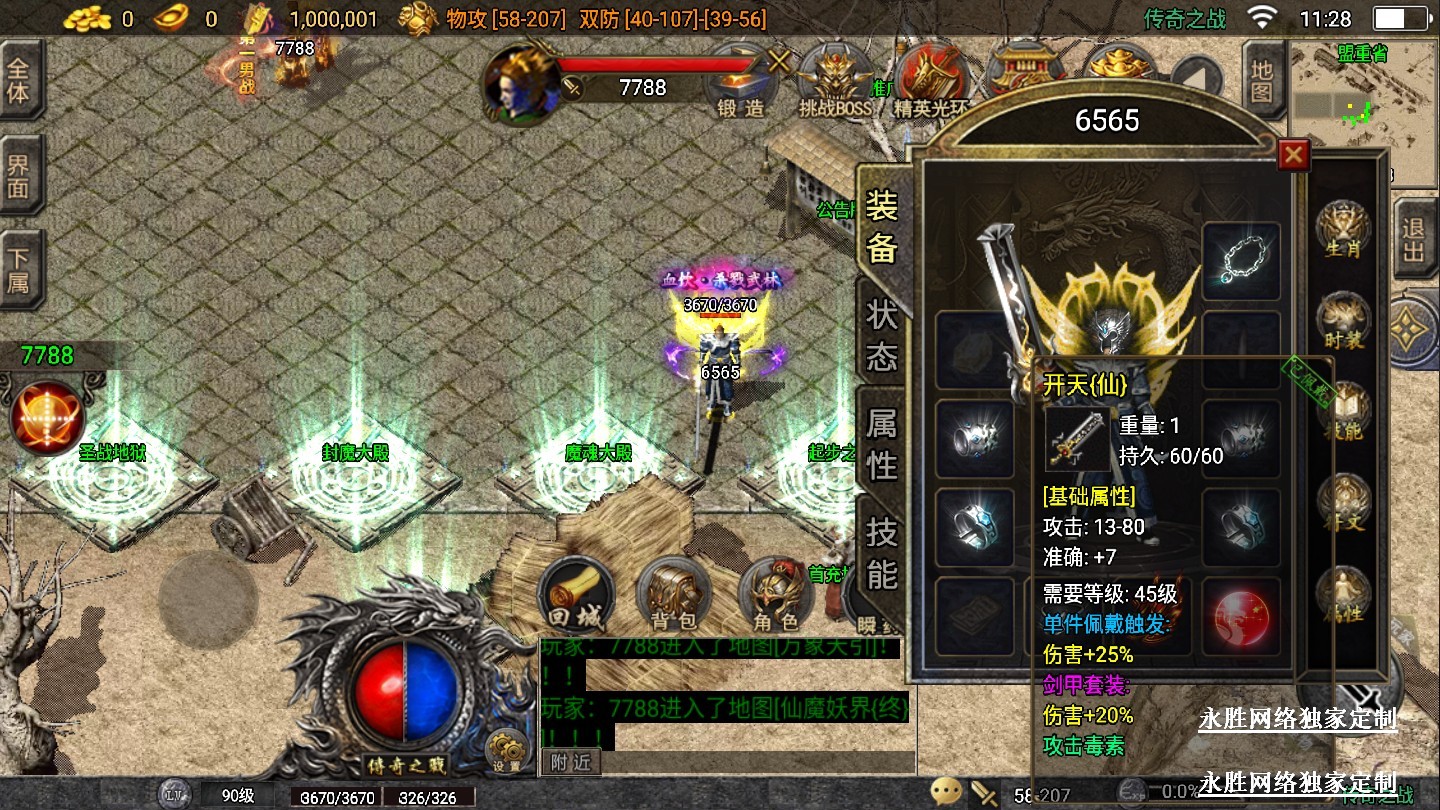Click the 地图 map button
Viewport: 1440px width, 810px height.
[x=1262, y=81]
